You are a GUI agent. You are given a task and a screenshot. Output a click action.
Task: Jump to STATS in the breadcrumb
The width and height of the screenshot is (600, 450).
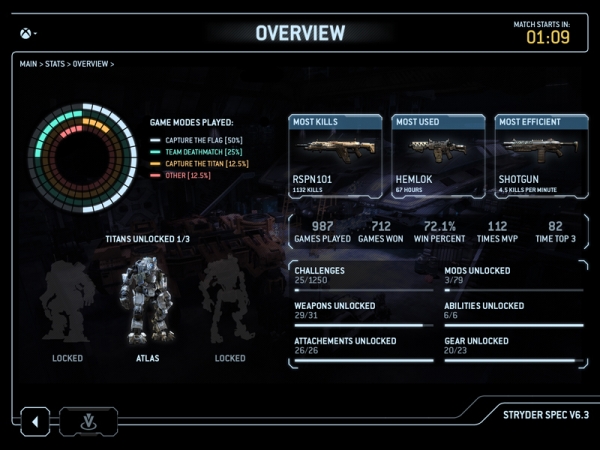click(57, 64)
